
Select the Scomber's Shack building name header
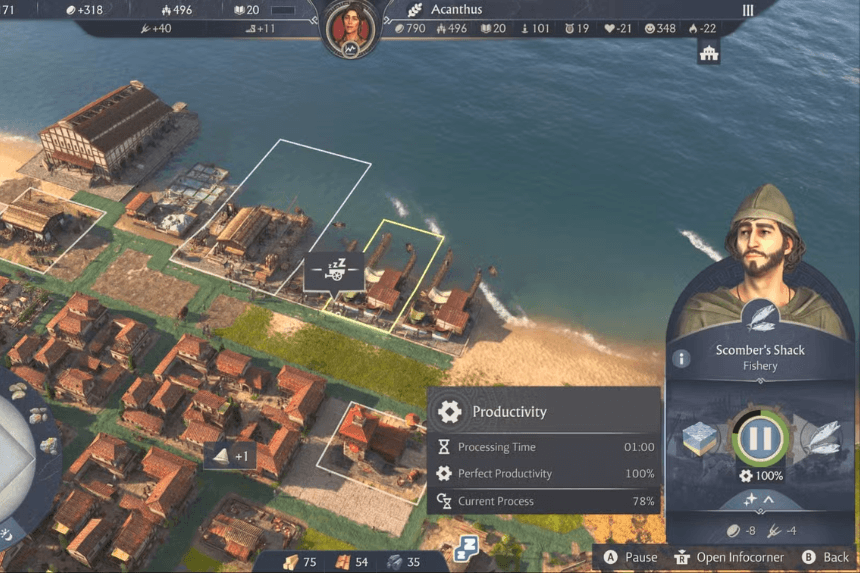tap(760, 350)
